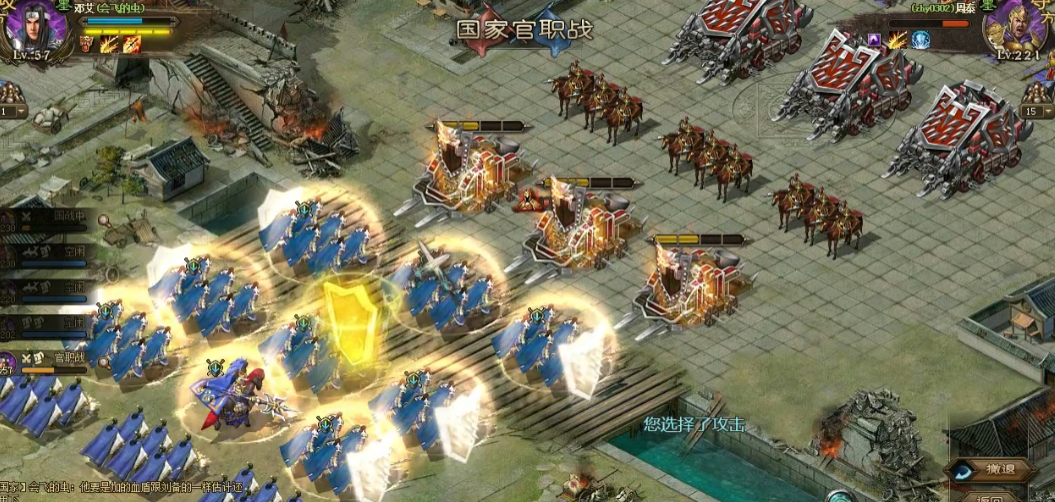Activate Deng Ai's flaming slash skill icon
Viewport: 1055px width, 502px height.
point(109,44)
